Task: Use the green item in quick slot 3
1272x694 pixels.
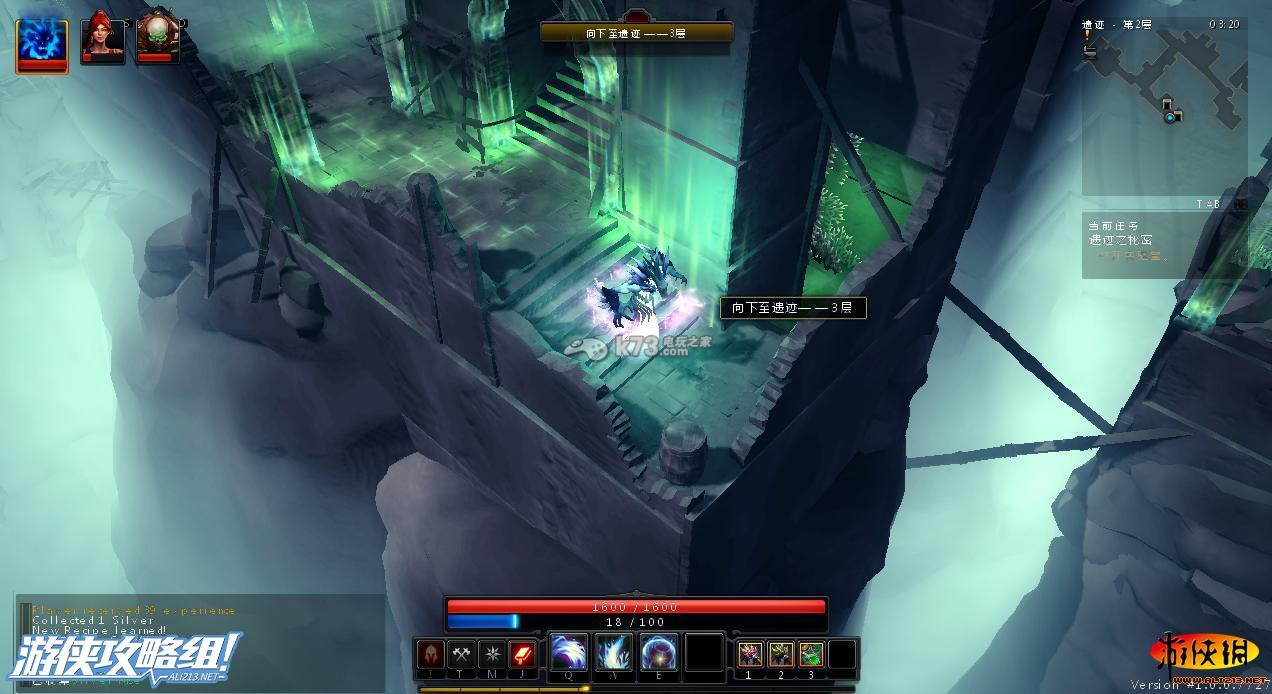Action: (x=812, y=655)
